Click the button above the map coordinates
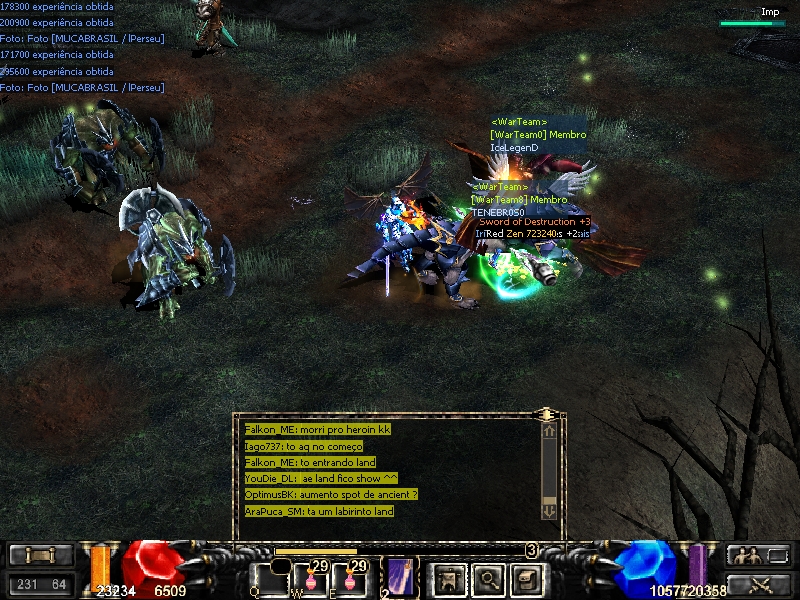The height and width of the screenshot is (600, 800). click(x=40, y=555)
